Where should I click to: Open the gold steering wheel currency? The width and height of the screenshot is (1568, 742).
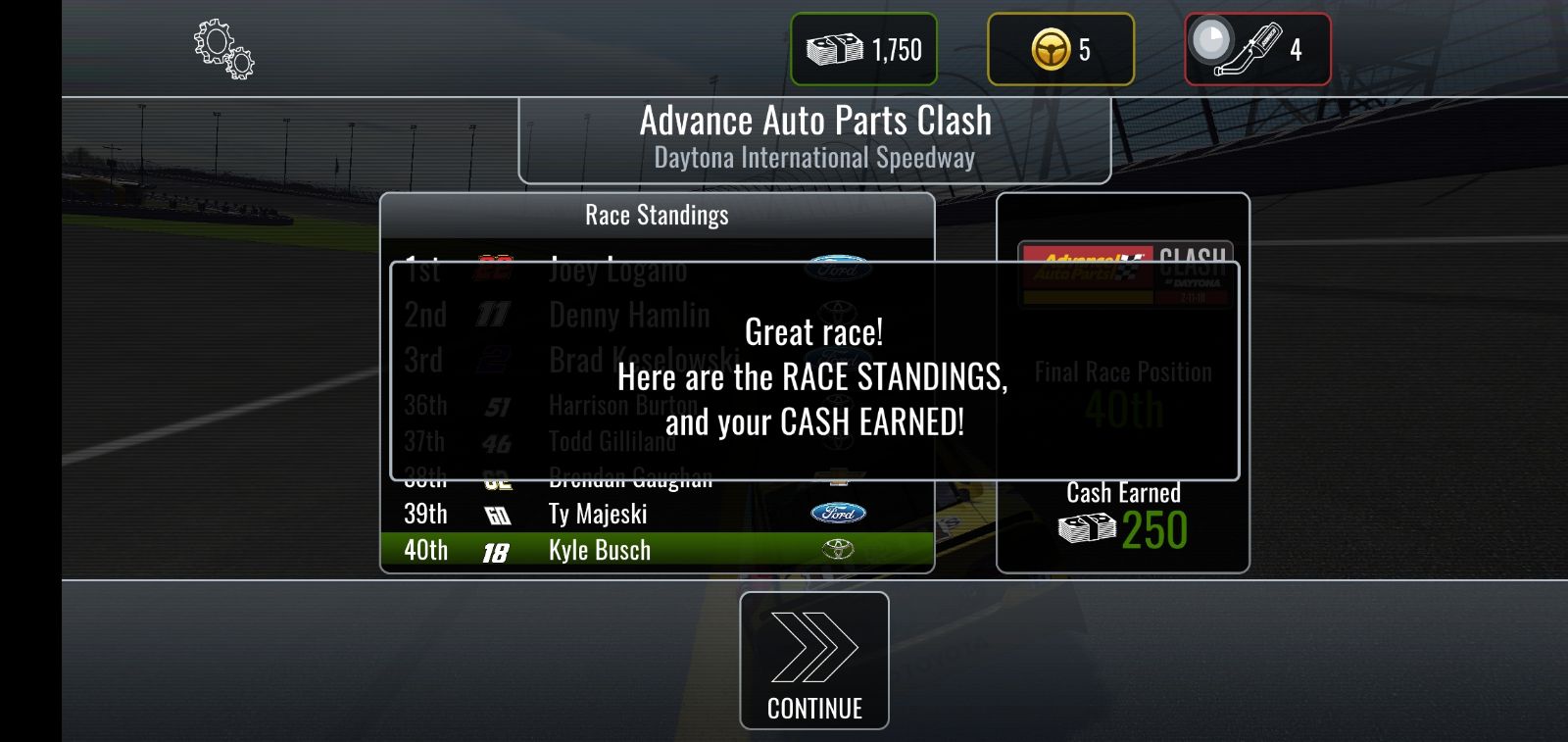pyautogui.click(x=1060, y=49)
